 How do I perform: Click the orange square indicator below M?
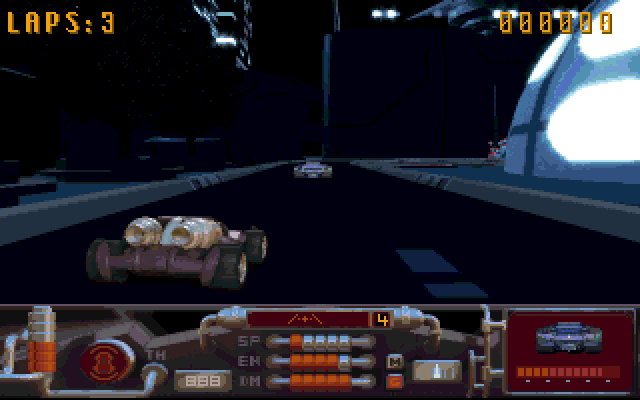click(395, 380)
